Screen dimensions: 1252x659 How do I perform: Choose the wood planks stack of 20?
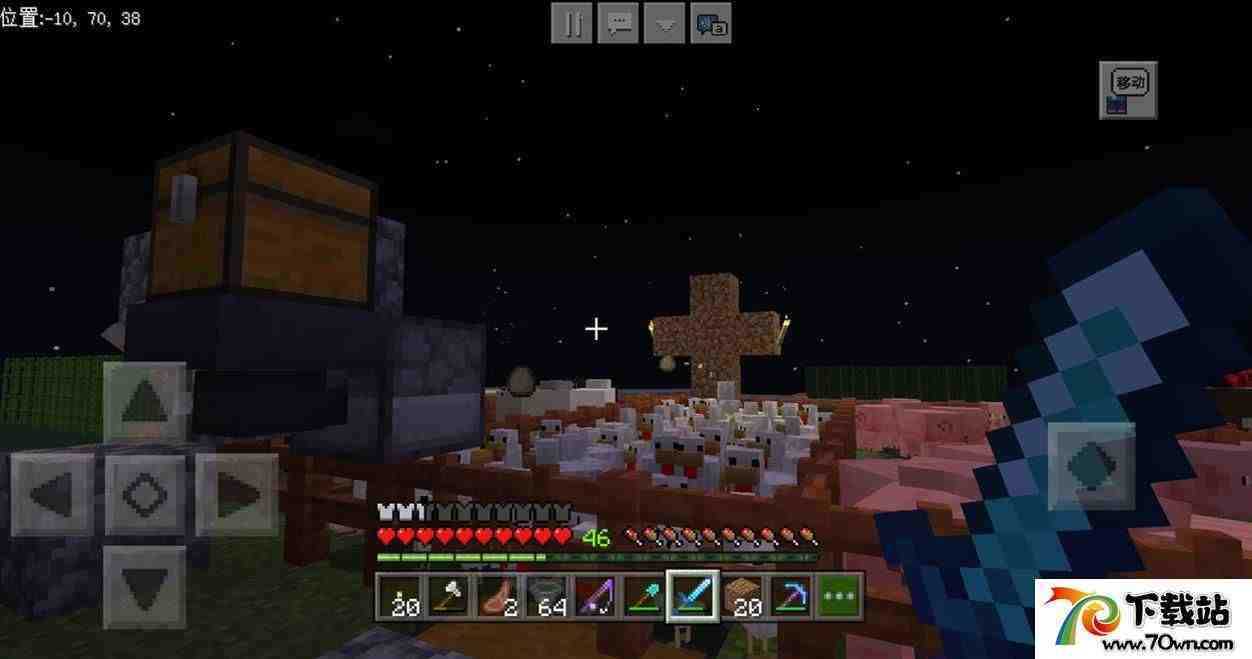[741, 597]
